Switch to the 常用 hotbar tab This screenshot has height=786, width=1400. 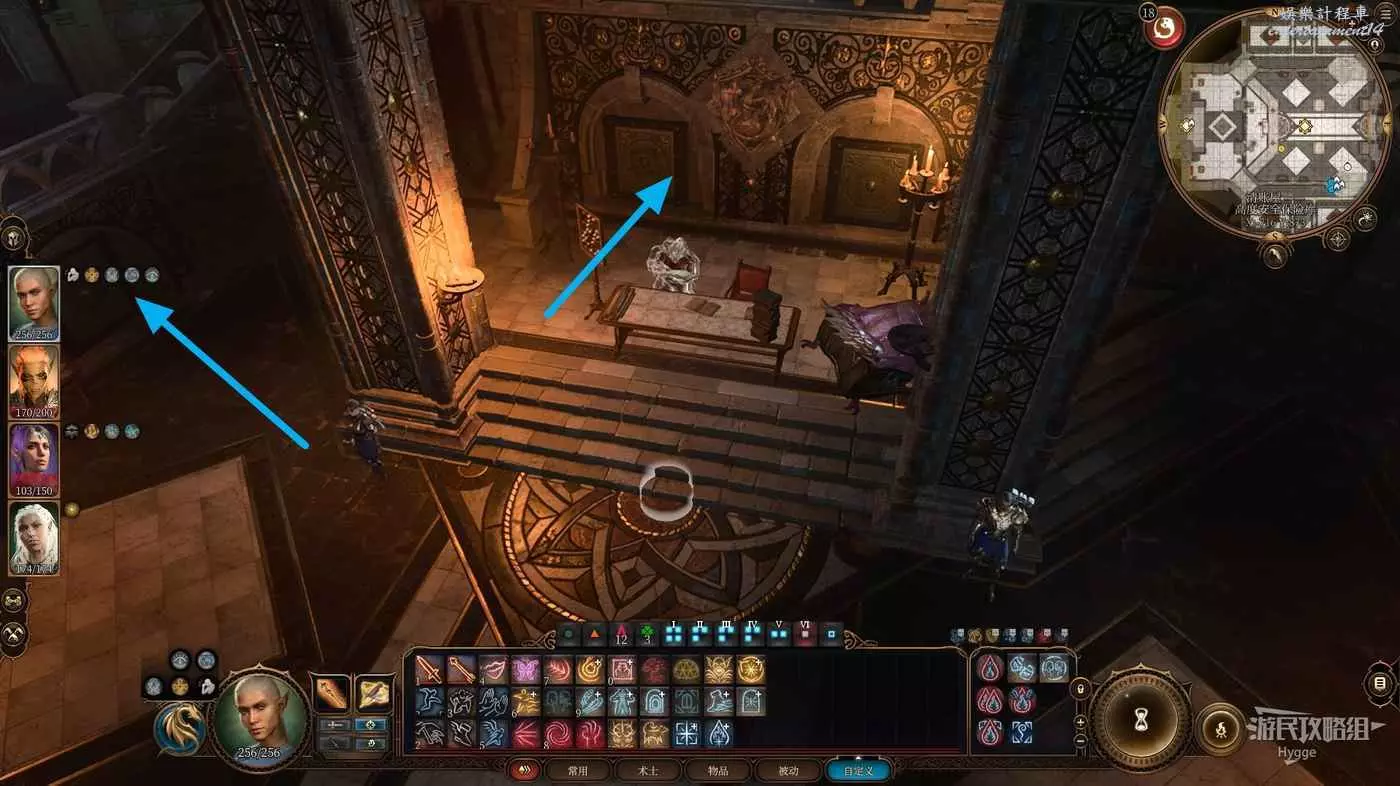(577, 771)
